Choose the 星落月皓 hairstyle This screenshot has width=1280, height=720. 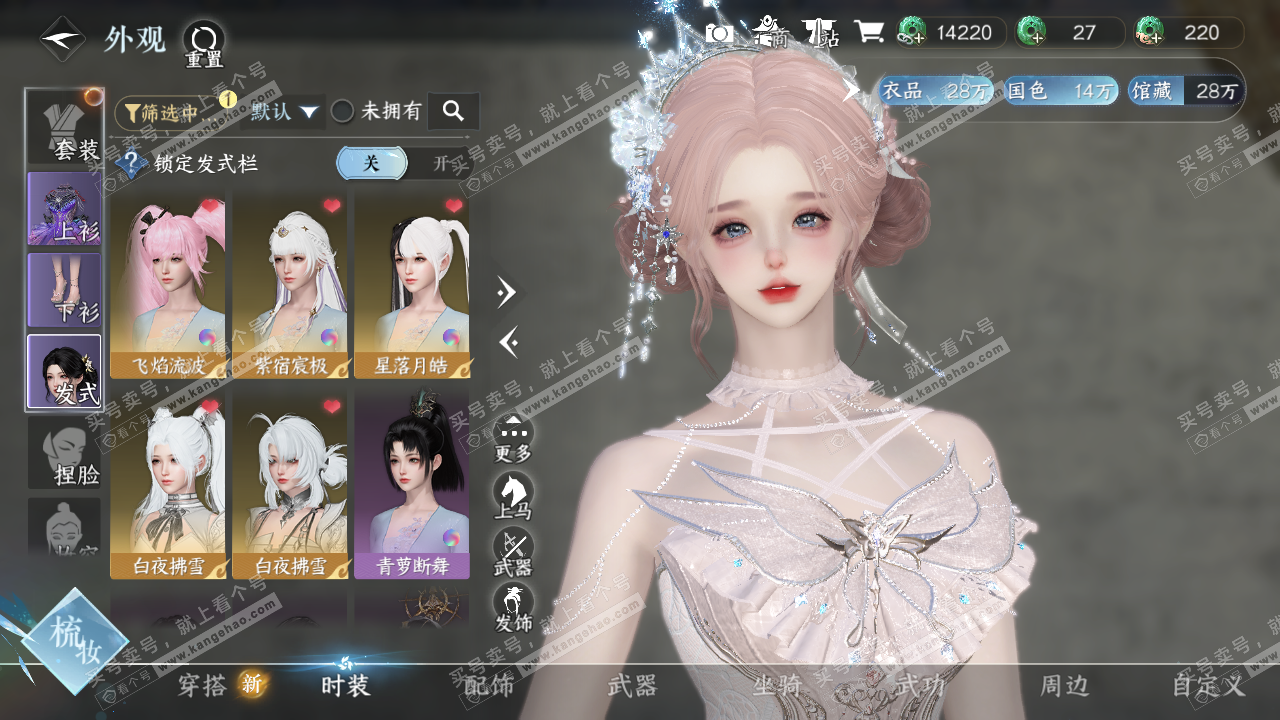(x=412, y=285)
